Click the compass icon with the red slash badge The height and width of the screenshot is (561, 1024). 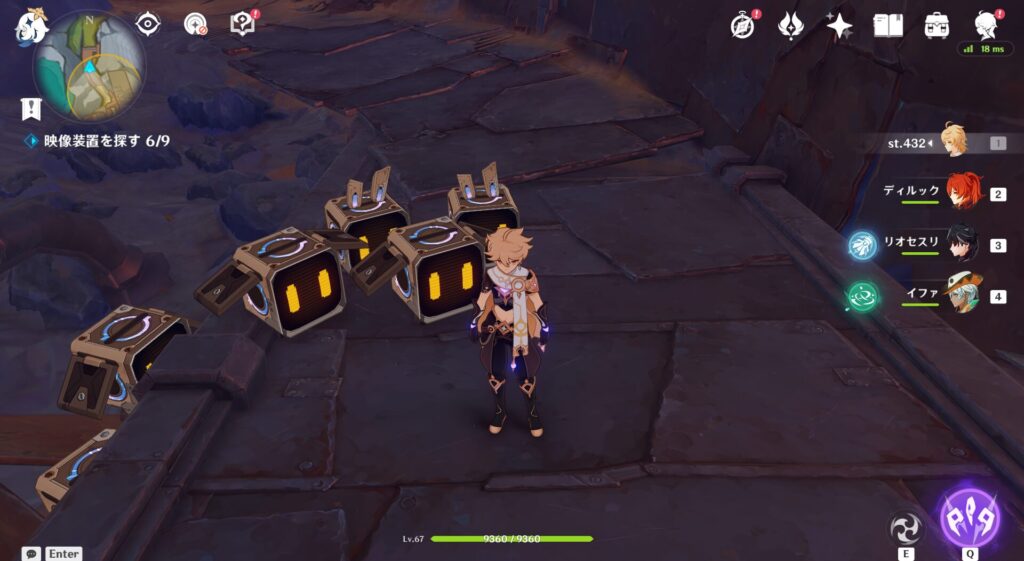coord(196,24)
